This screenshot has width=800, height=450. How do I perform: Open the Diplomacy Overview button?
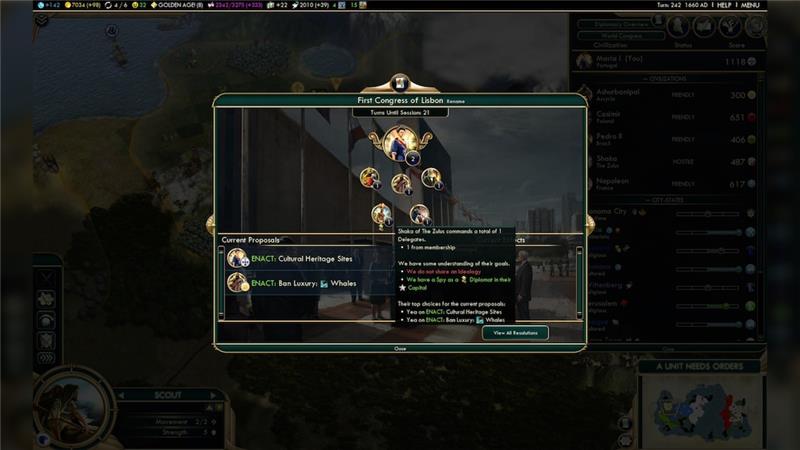(x=620, y=23)
